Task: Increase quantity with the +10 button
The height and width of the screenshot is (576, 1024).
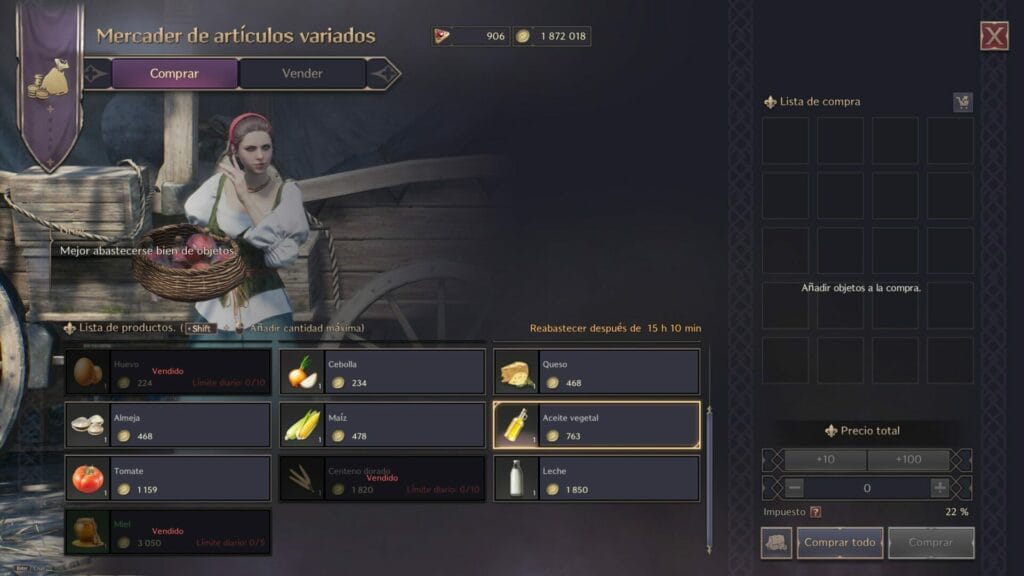Action: click(825, 459)
